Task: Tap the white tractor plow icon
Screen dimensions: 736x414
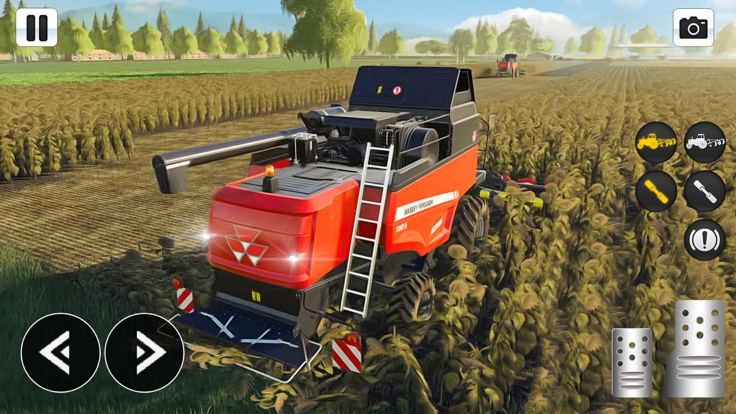Action: [x=705, y=142]
